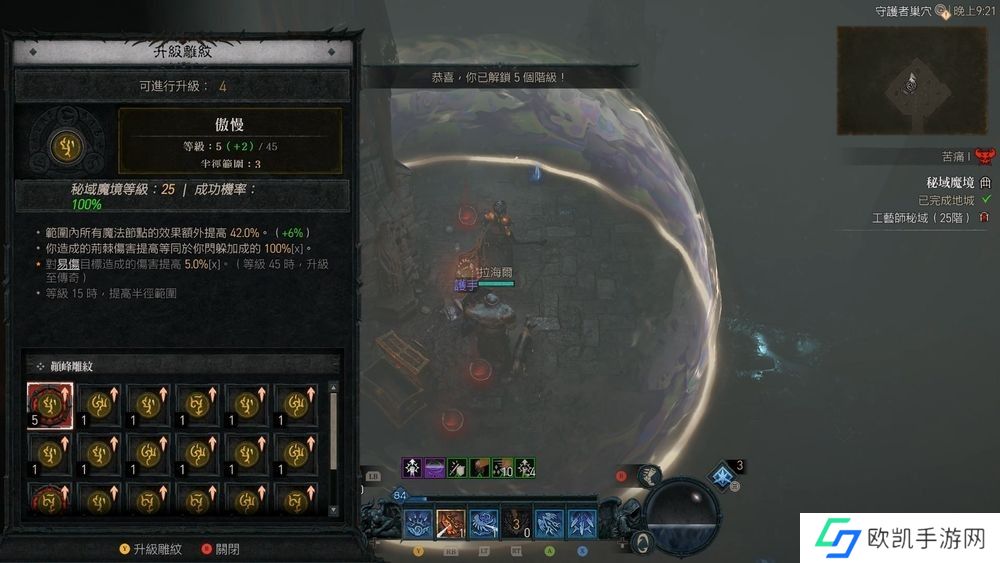Click the blue diamond icon with count 3
Screen dimensions: 1000x563
(722, 475)
